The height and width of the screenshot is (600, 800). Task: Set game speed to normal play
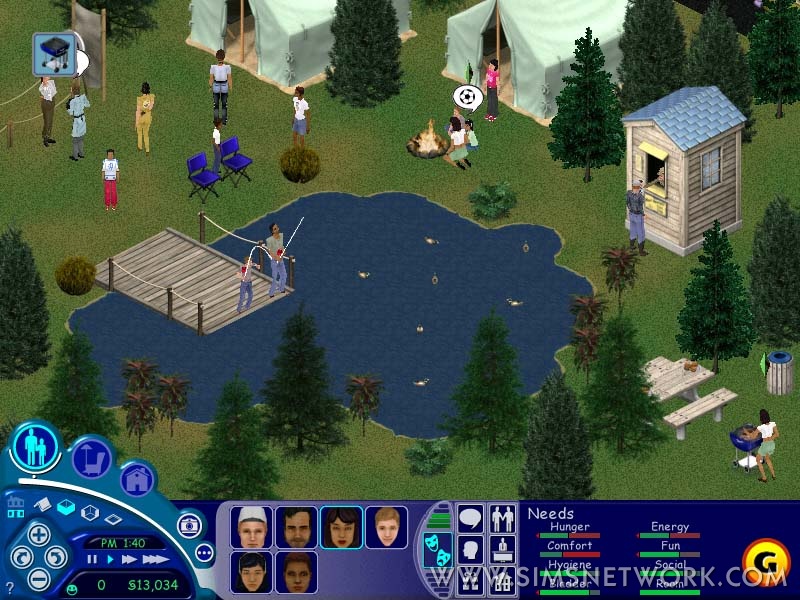(109, 560)
